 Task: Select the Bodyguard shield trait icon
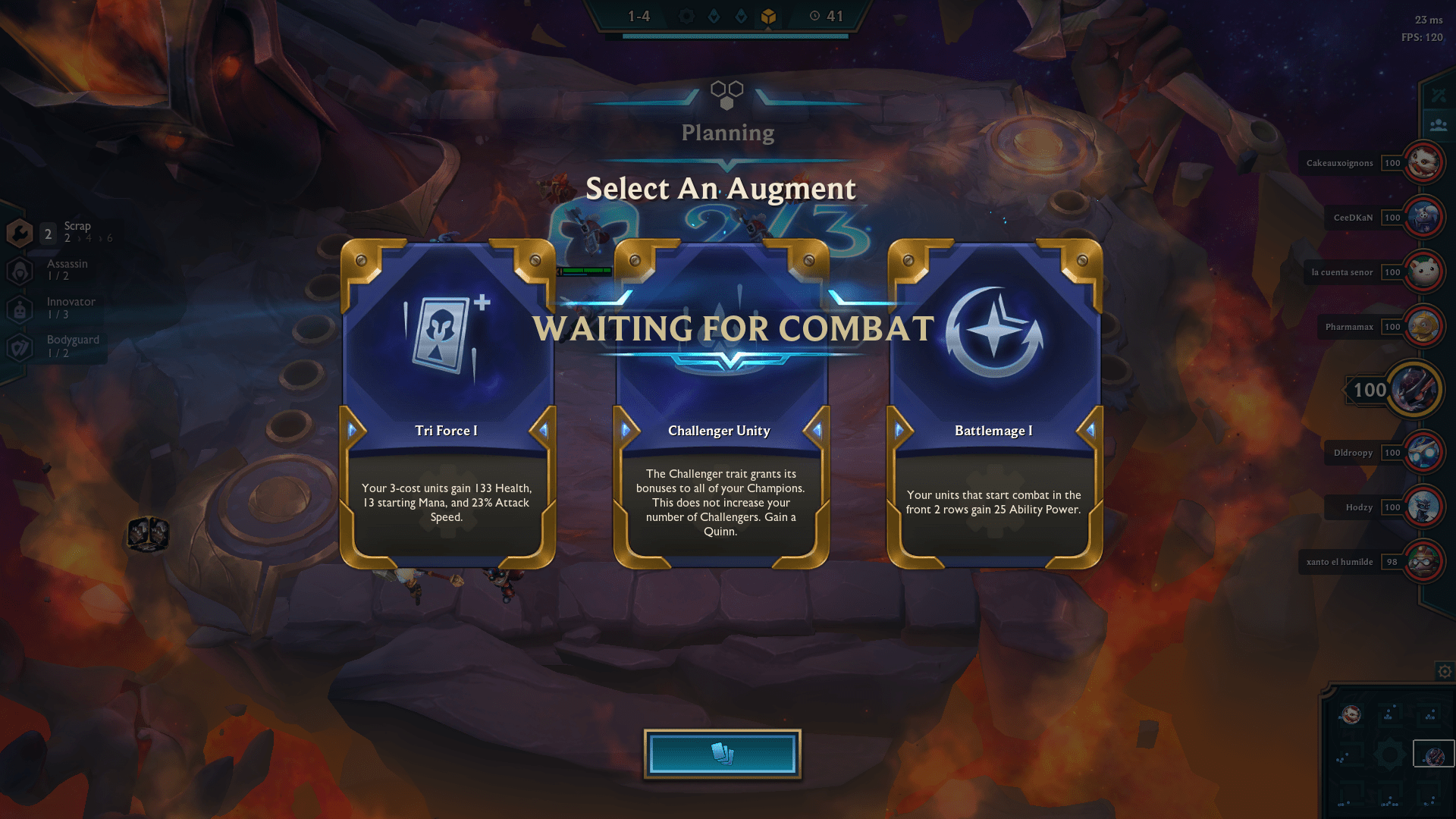click(18, 347)
